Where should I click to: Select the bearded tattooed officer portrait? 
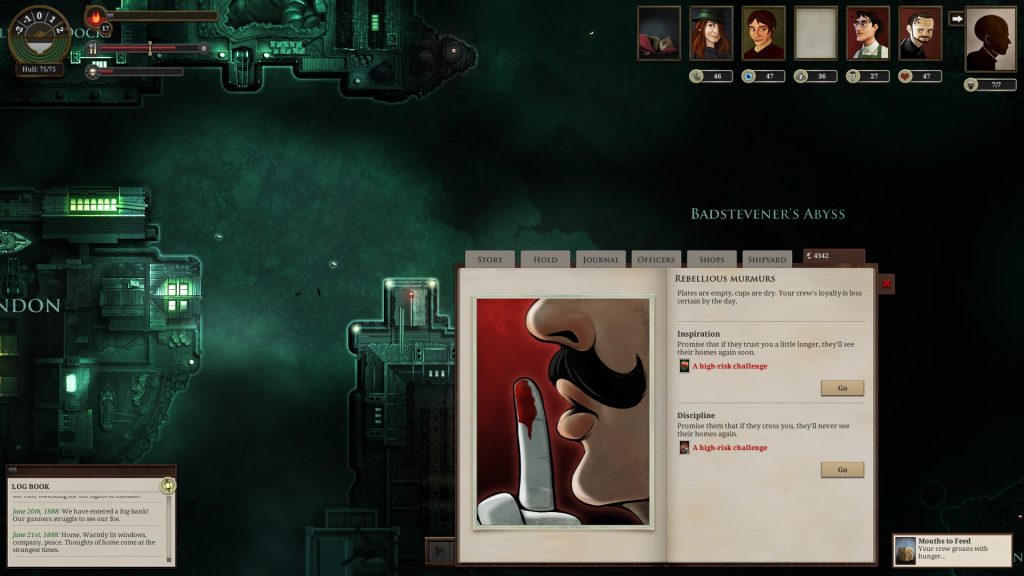pyautogui.click(x=920, y=33)
